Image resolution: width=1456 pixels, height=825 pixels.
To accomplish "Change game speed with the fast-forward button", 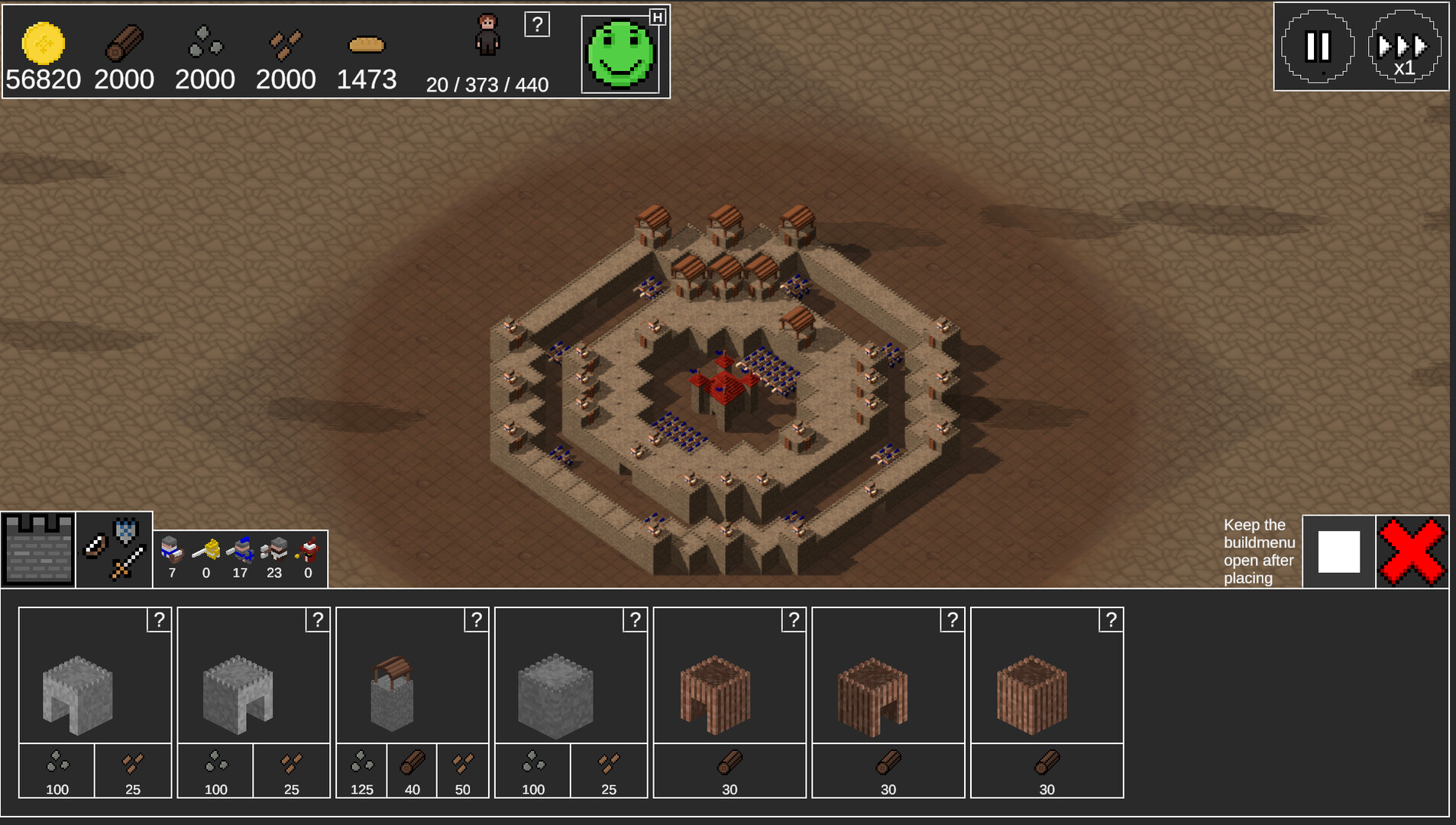I will [x=1404, y=47].
